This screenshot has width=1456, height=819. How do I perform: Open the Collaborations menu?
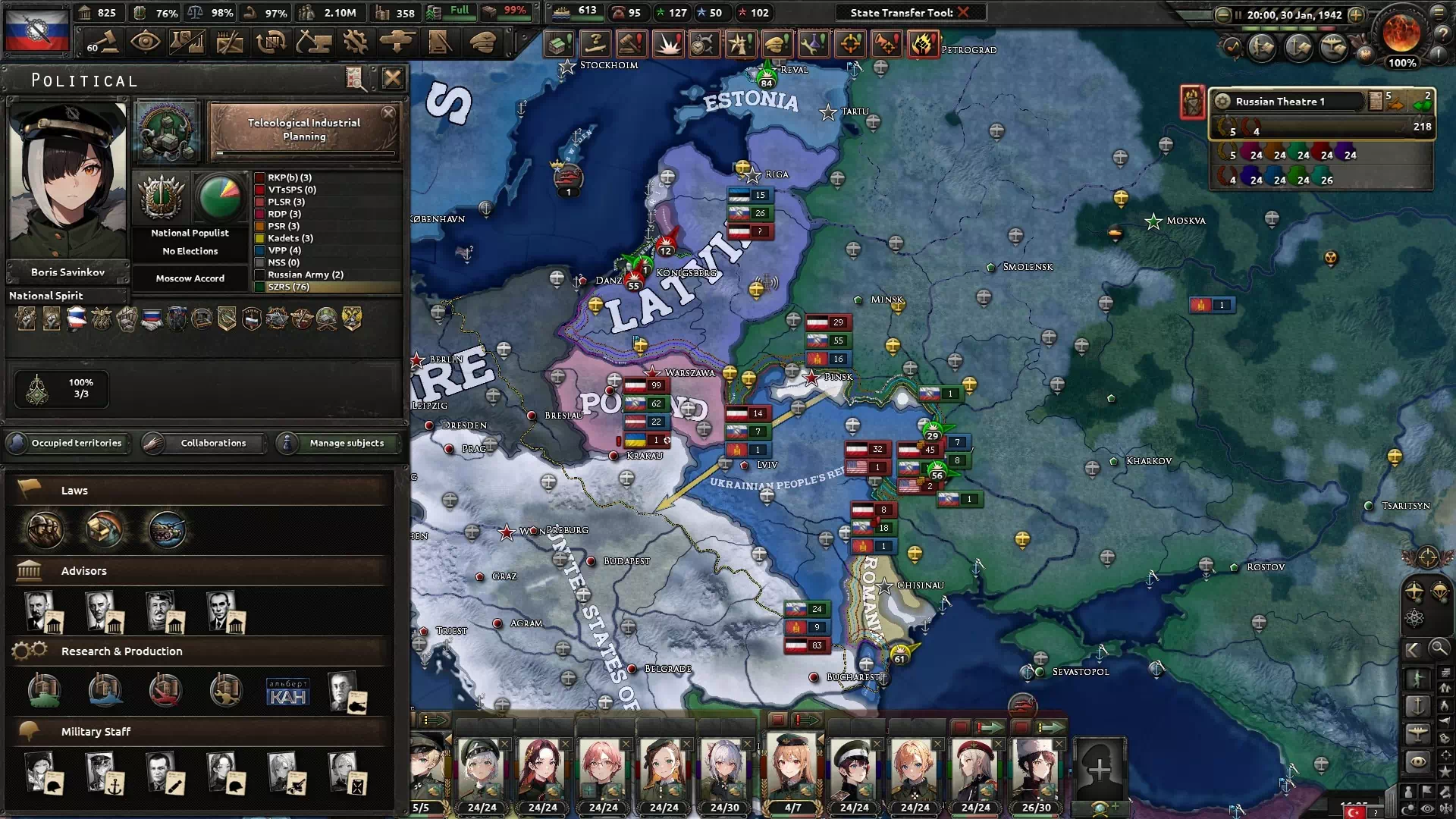[205, 443]
